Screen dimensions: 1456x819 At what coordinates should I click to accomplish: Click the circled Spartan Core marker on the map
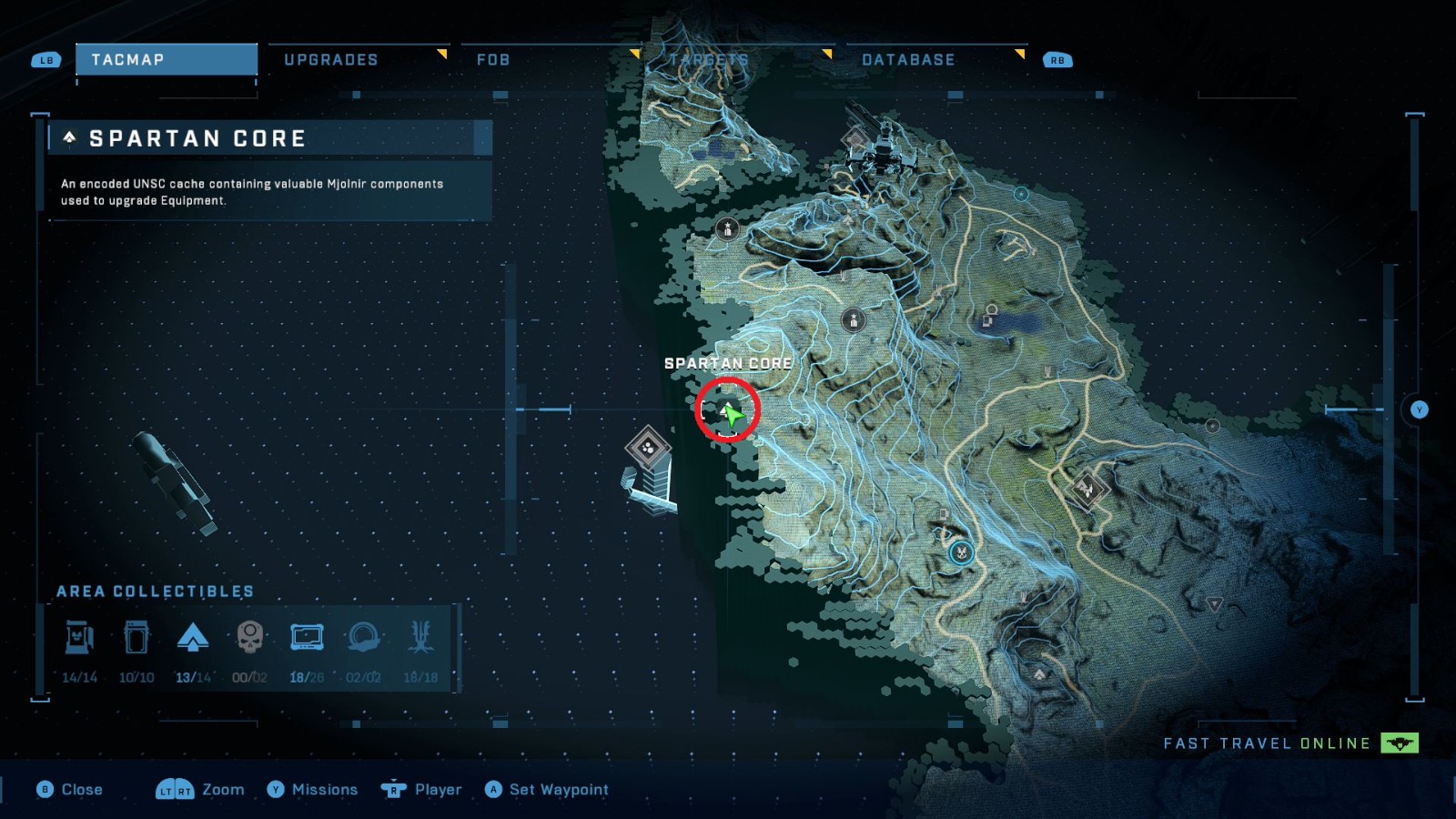tap(725, 411)
